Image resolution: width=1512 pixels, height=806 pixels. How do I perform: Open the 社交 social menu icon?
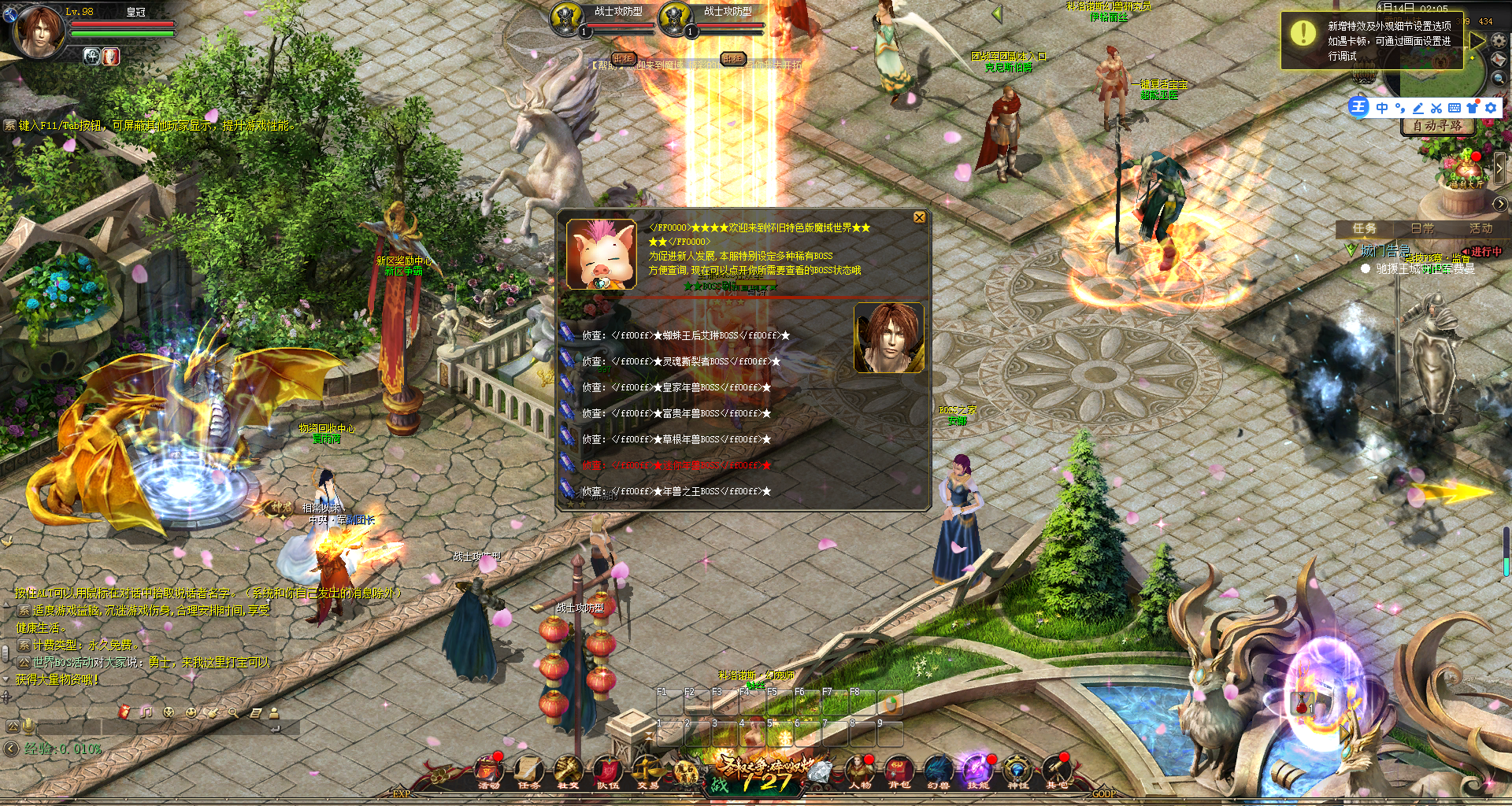pyautogui.click(x=568, y=771)
